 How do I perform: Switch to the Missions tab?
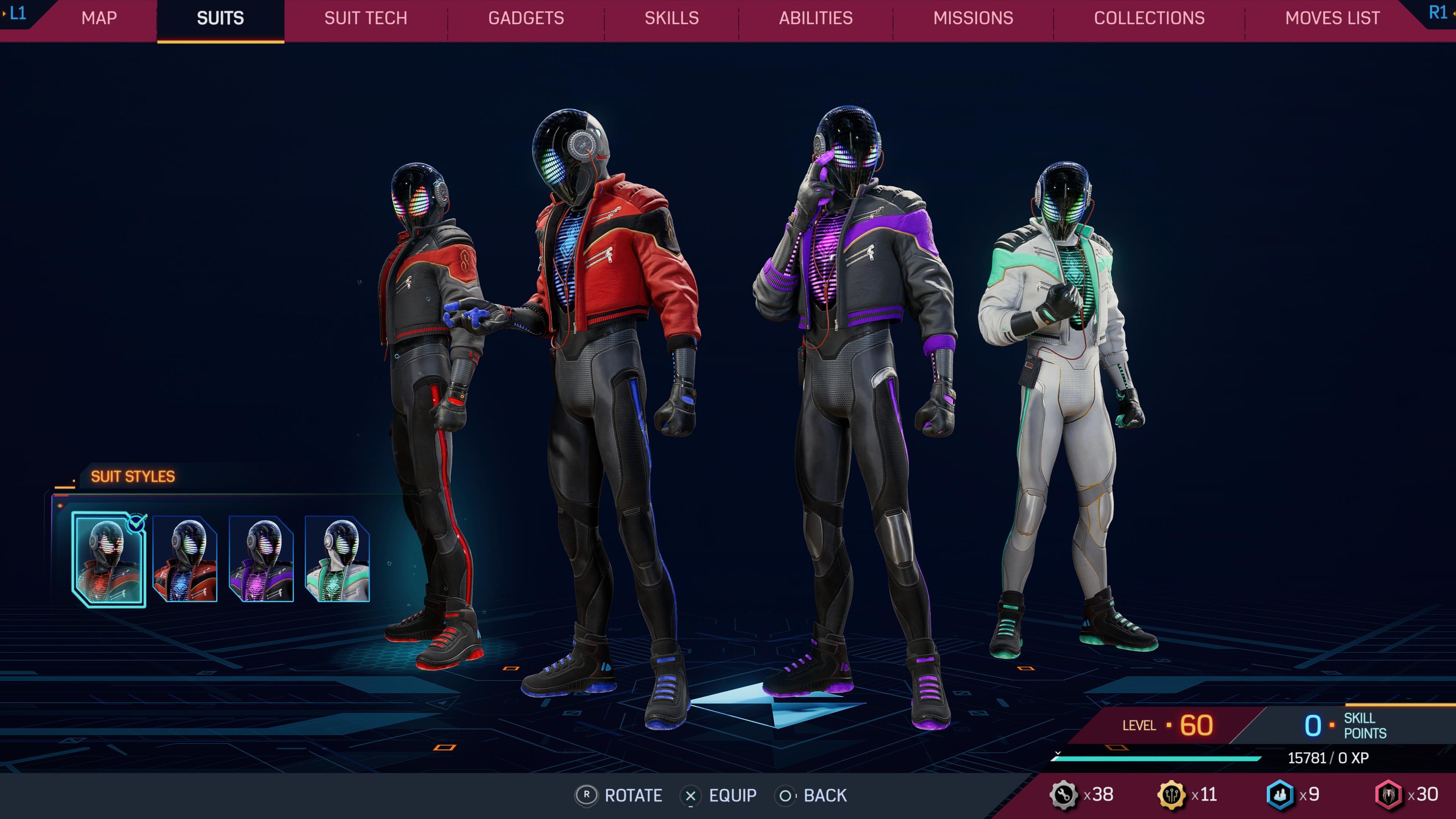point(973,18)
